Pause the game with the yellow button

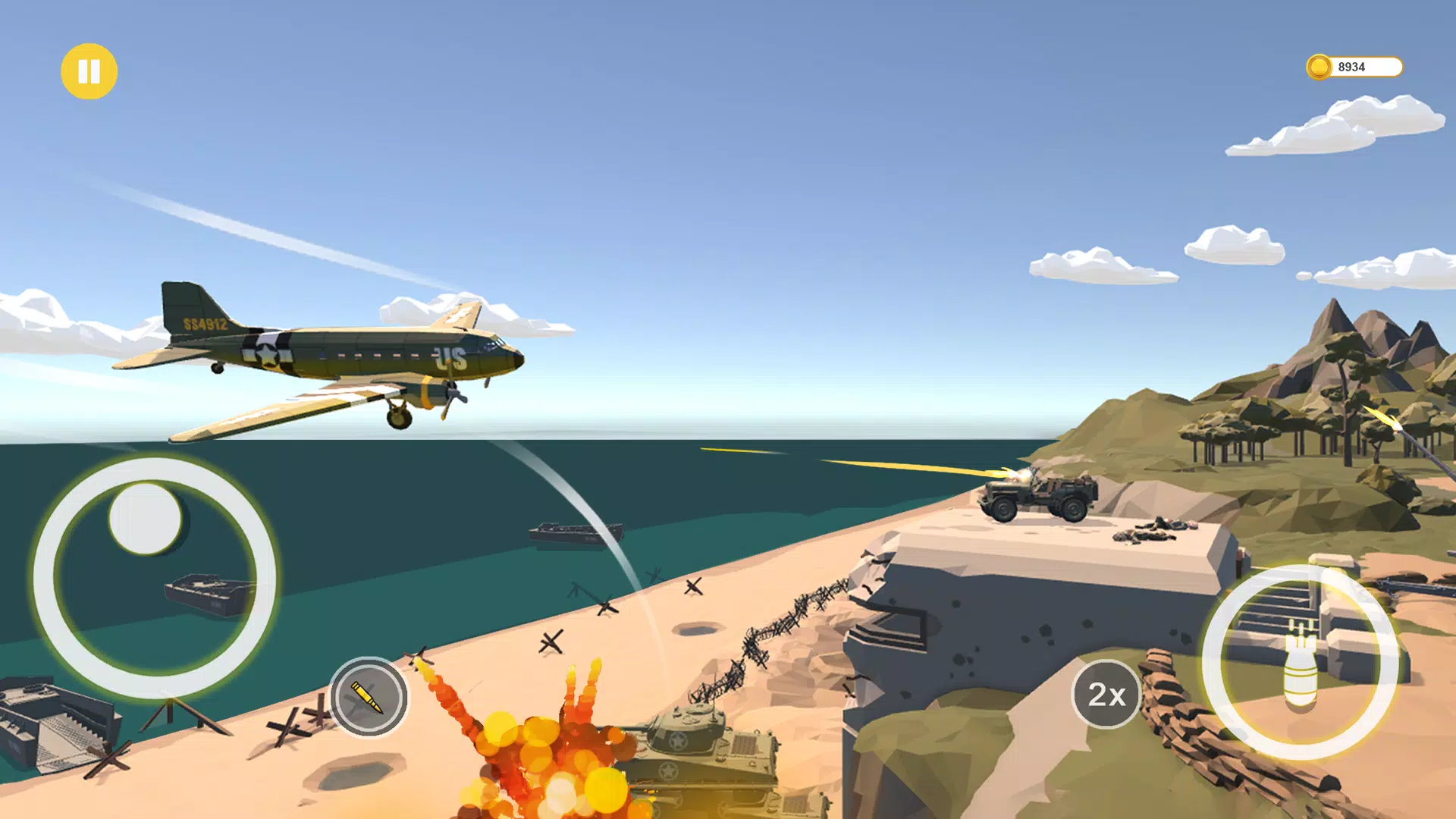coord(89,71)
